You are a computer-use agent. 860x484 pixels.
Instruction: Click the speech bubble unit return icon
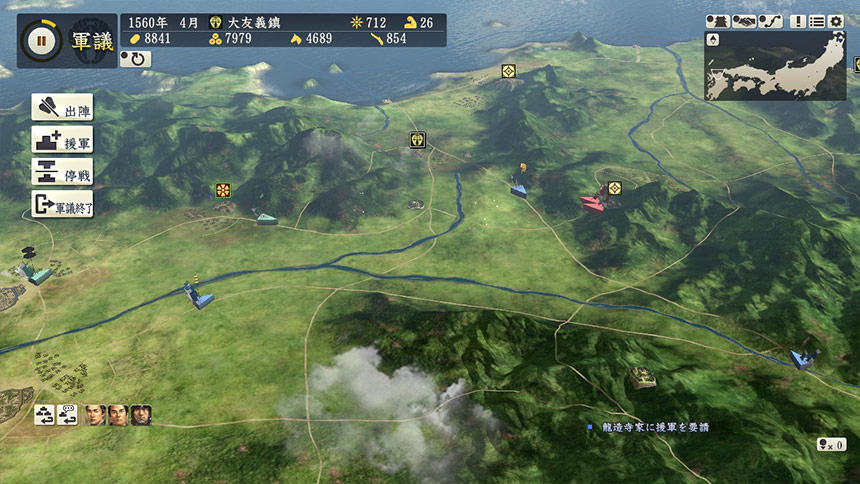[69, 414]
